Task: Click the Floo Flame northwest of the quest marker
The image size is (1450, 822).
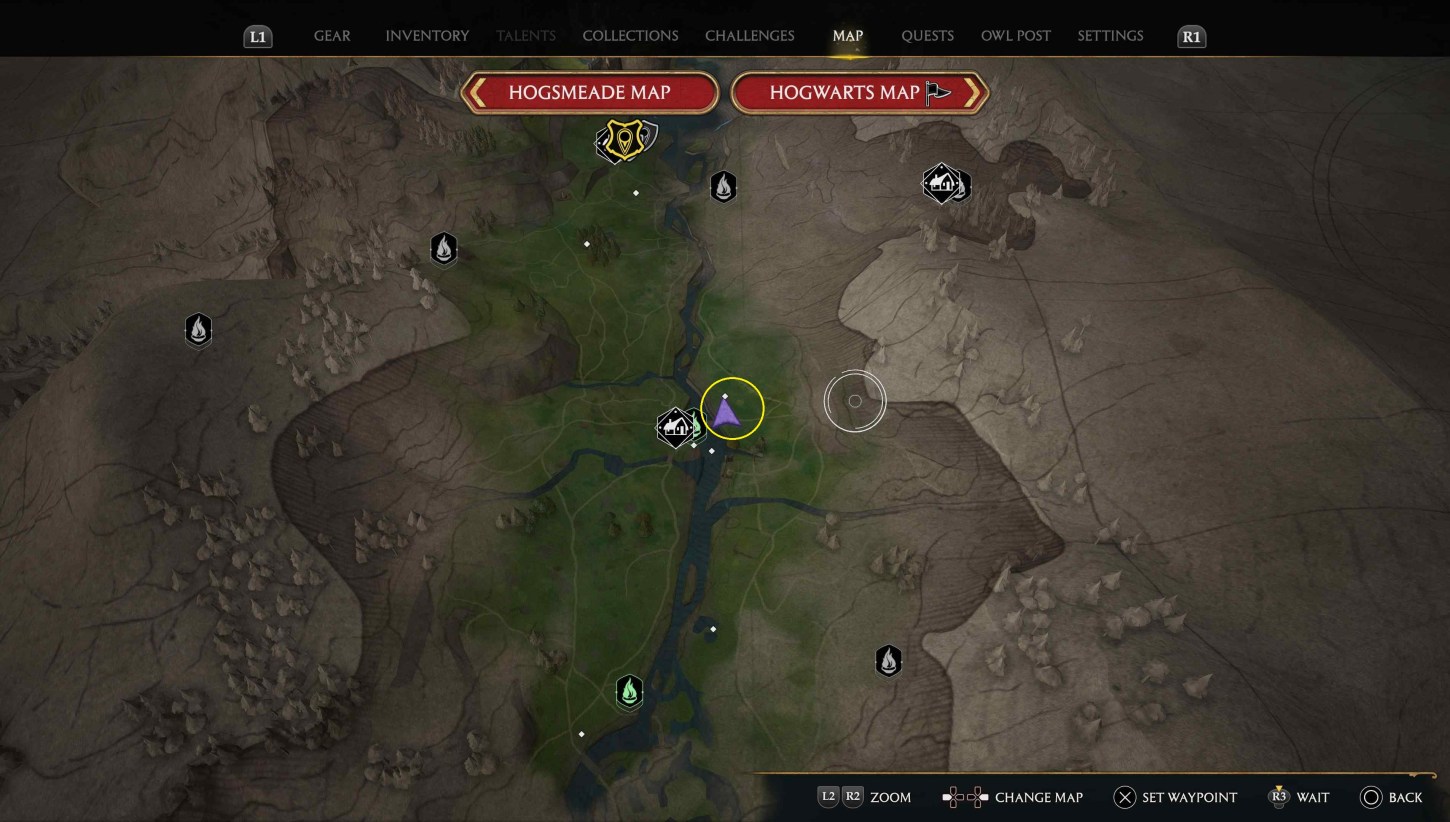Action: click(443, 249)
